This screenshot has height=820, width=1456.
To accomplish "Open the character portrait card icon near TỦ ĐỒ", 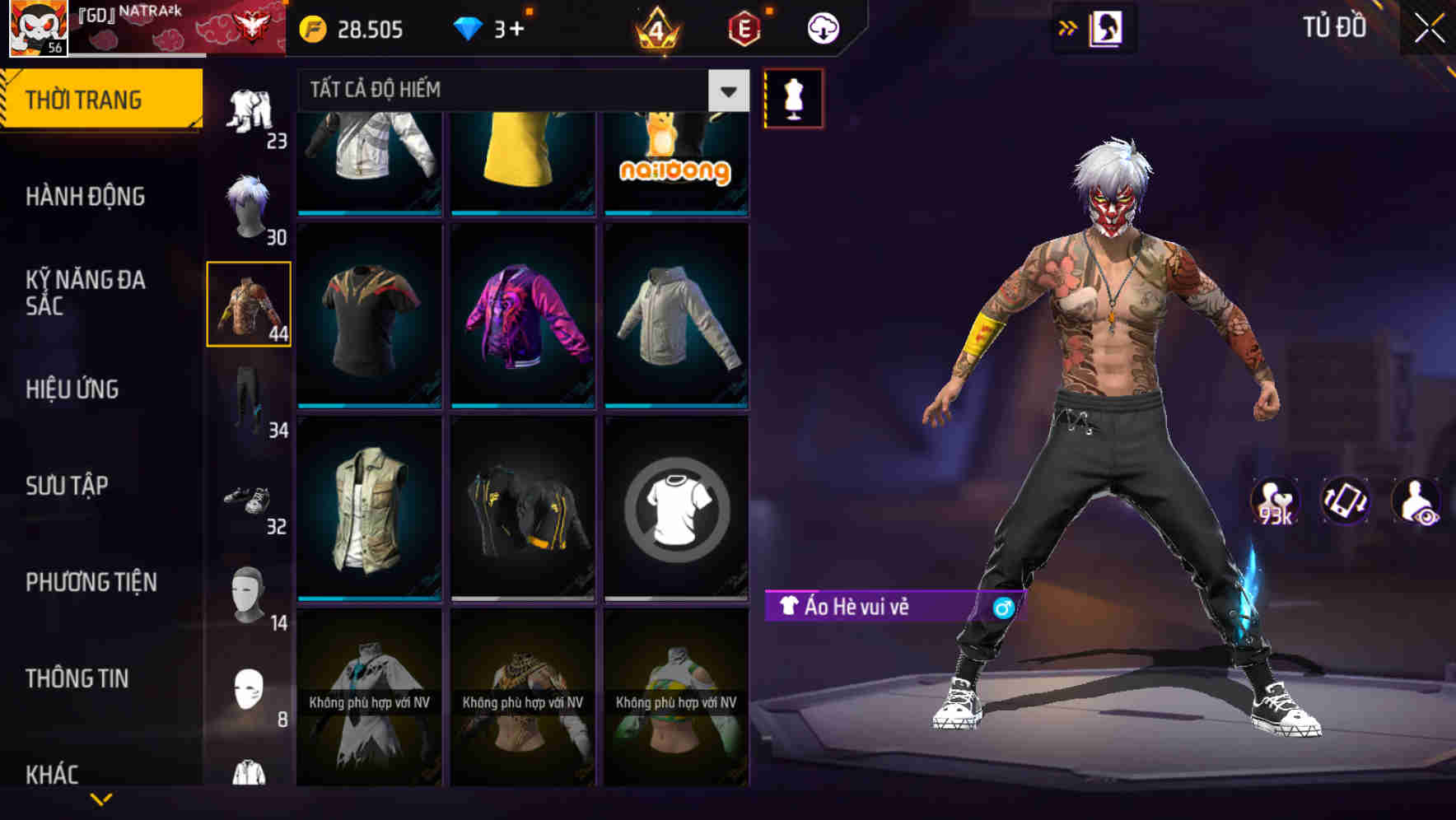I will pos(1108,27).
